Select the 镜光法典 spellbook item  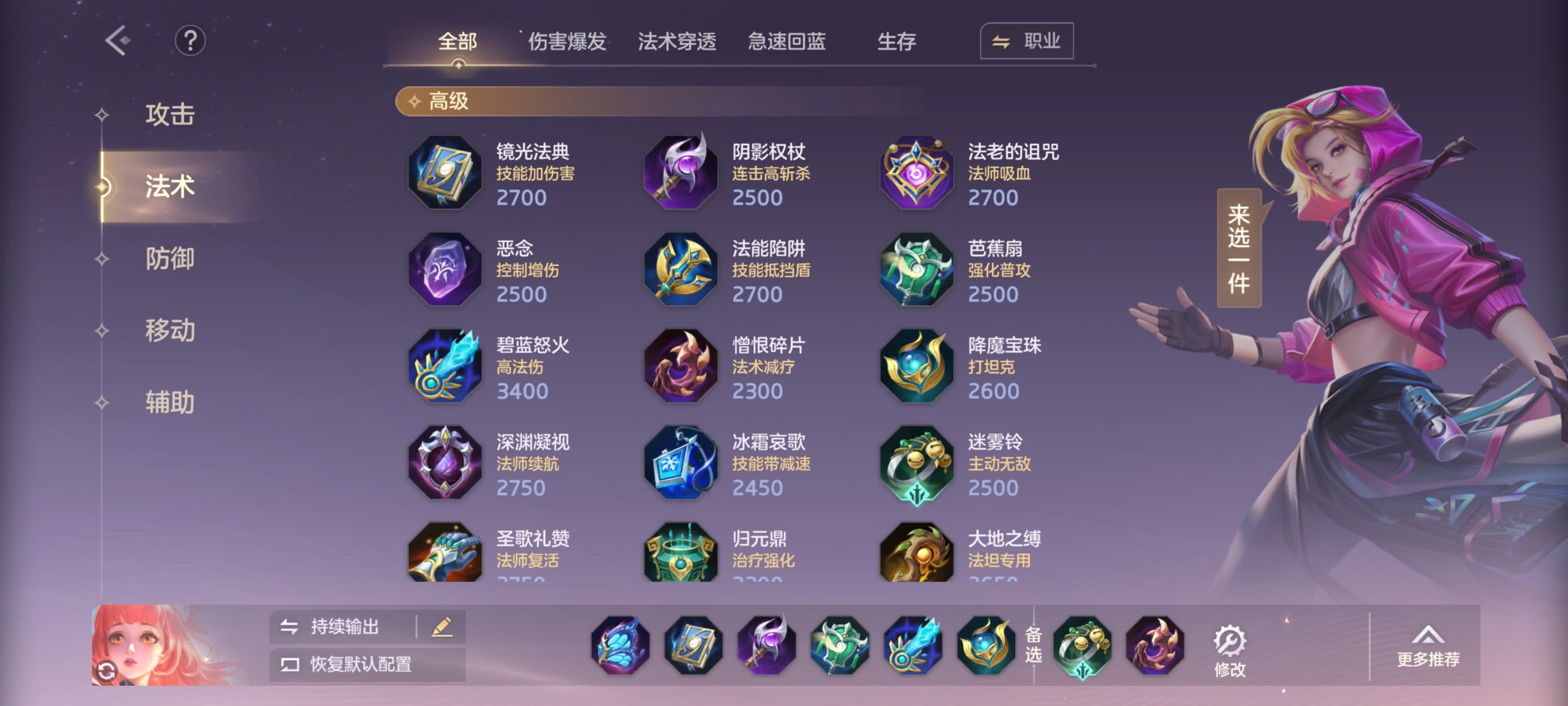coord(445,173)
